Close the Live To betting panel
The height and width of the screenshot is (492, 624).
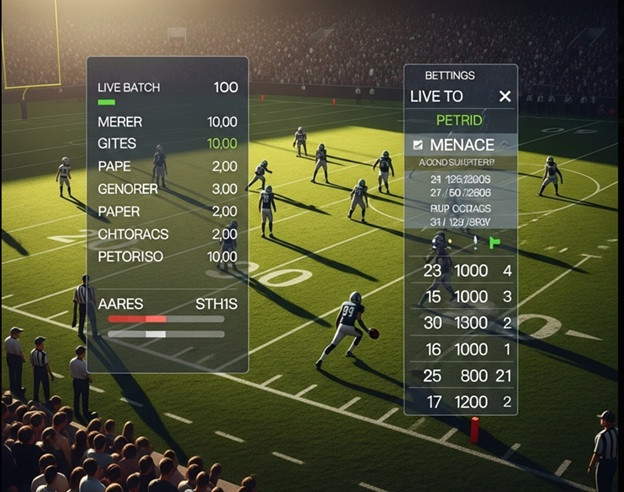click(504, 96)
